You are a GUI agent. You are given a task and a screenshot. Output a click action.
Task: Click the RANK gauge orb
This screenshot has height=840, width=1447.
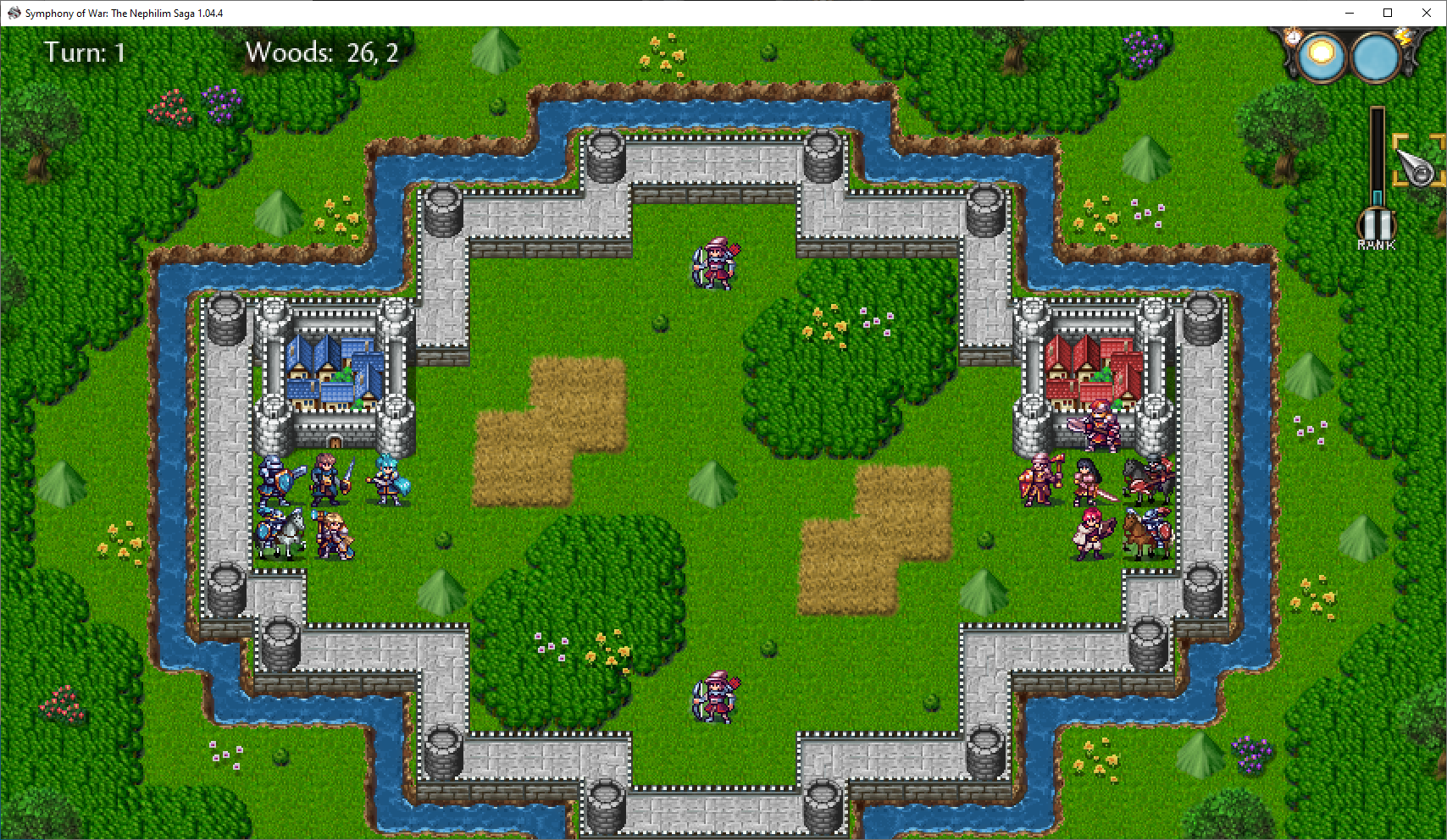pyautogui.click(x=1376, y=224)
